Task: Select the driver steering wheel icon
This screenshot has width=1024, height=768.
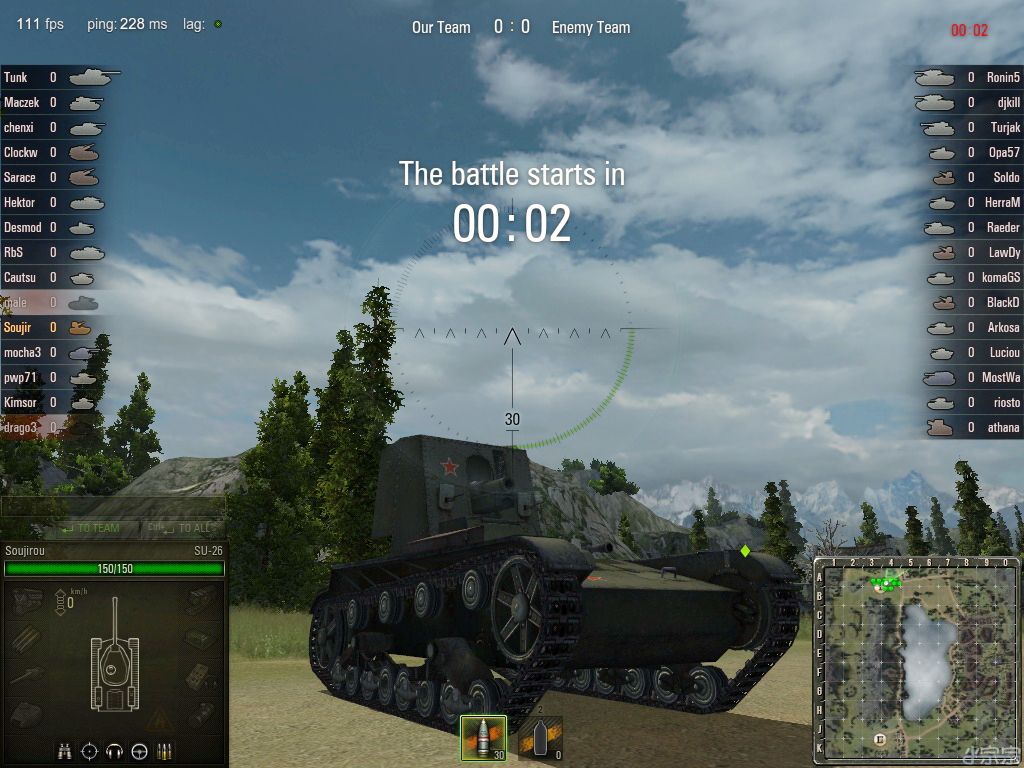Action: (x=140, y=751)
